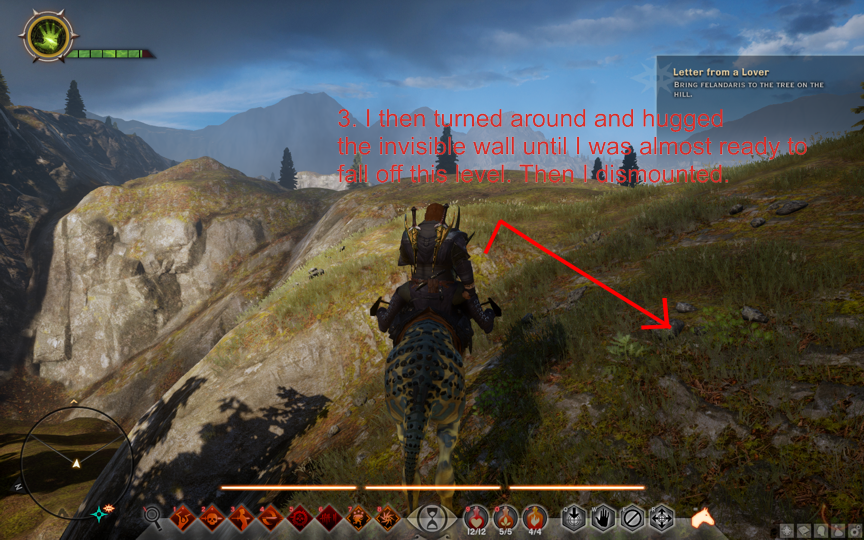Choose the crossed-circle disengage command
Screen dimensions: 864x540
[x=632, y=518]
